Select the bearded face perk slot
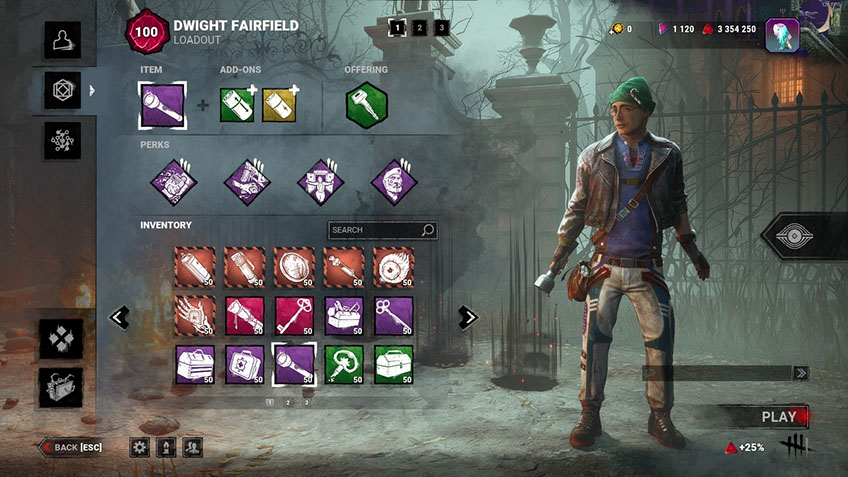 point(393,182)
